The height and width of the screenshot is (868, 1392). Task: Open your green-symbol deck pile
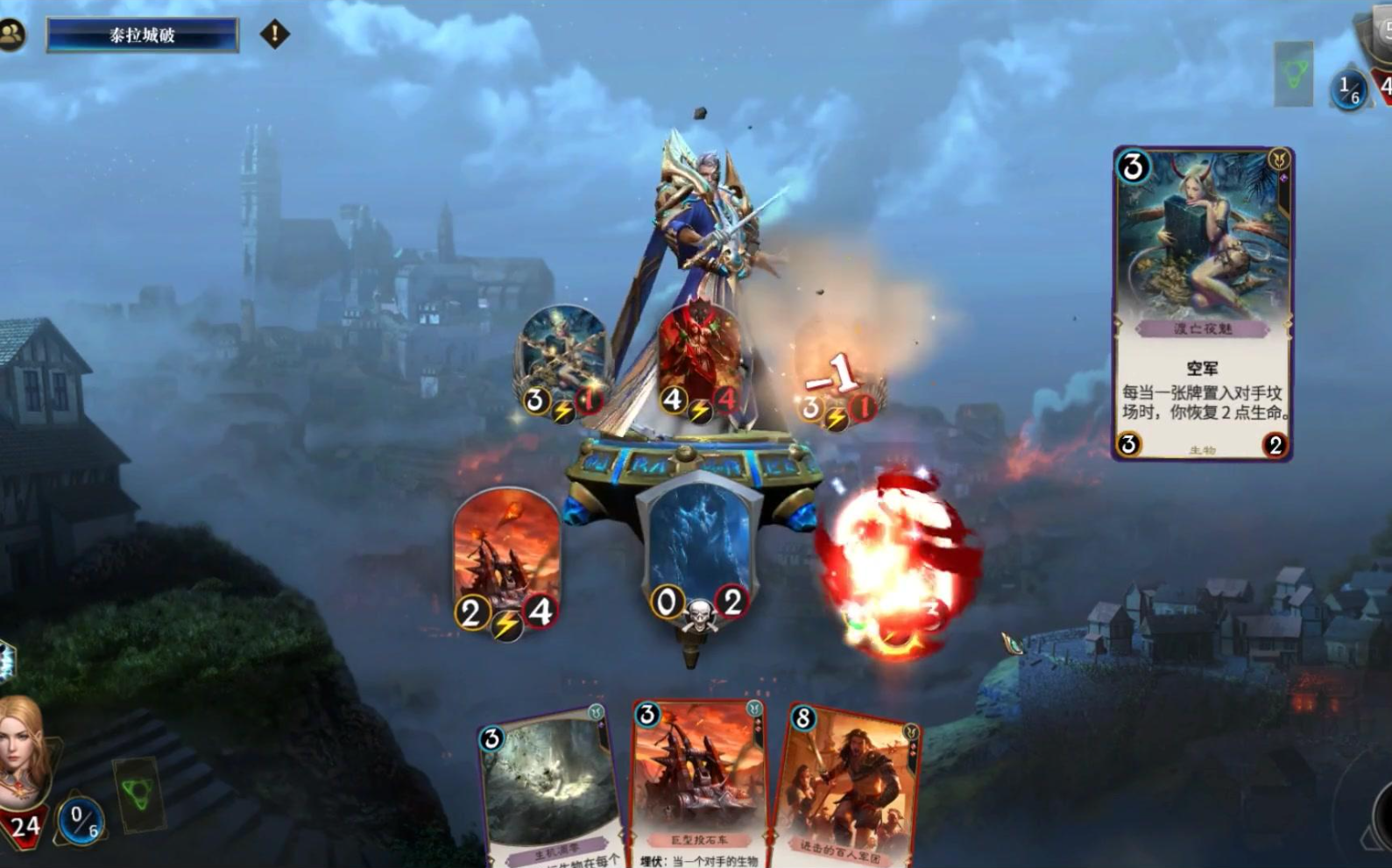[138, 794]
